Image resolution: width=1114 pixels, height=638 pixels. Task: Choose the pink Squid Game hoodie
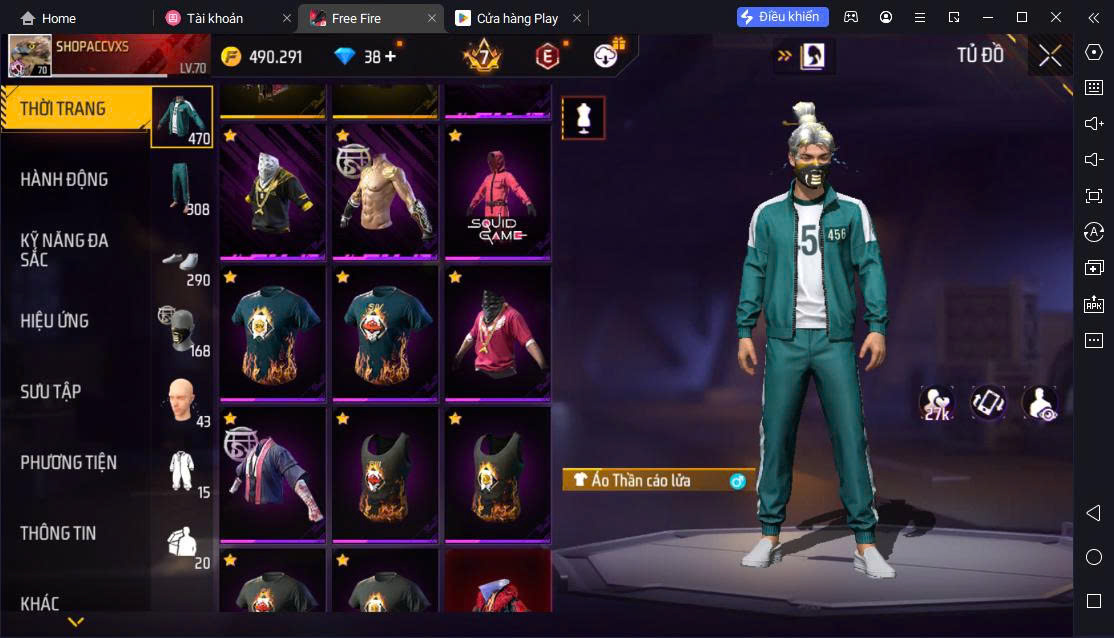tap(497, 192)
